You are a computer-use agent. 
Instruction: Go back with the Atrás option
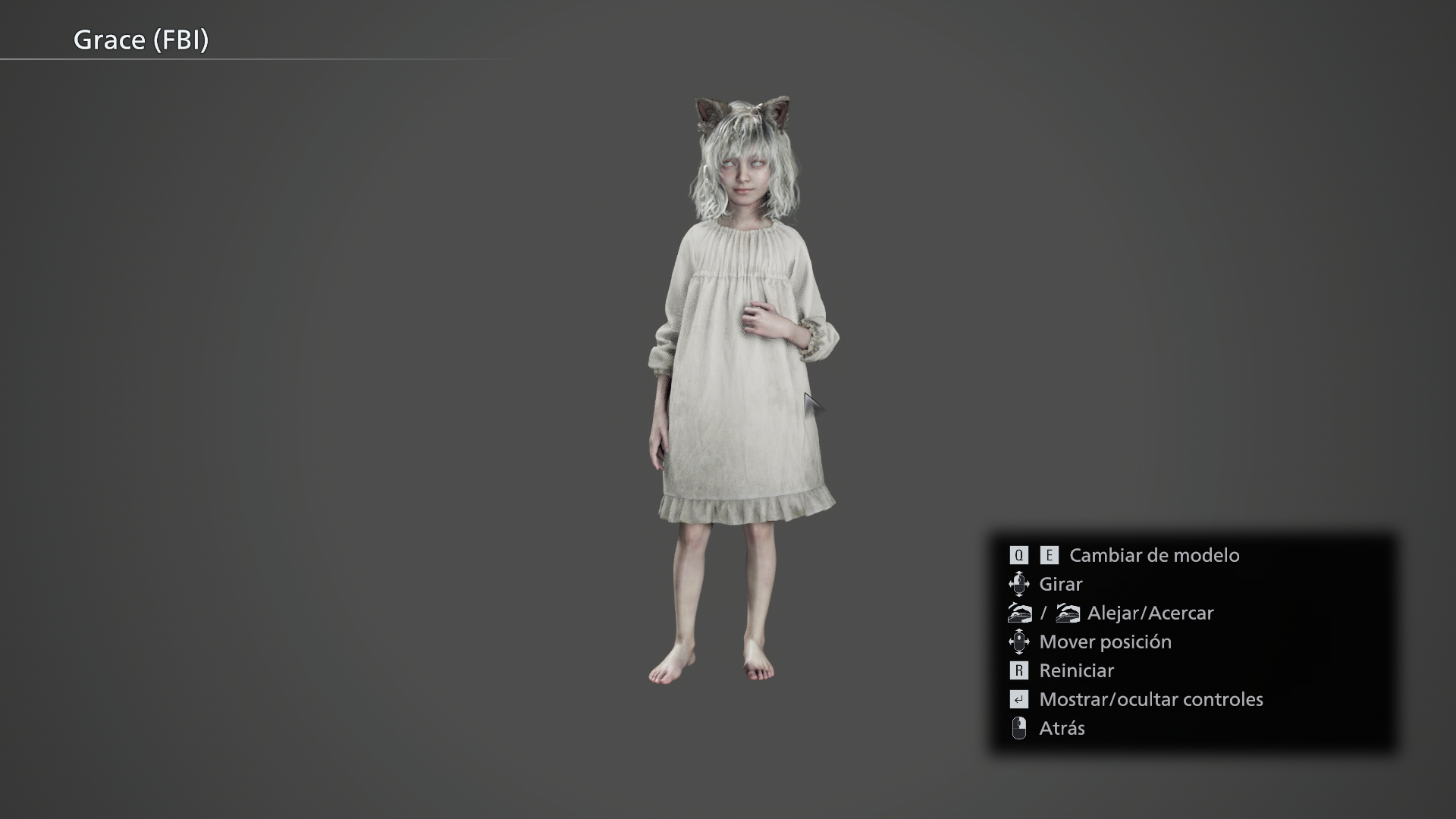click(1062, 728)
